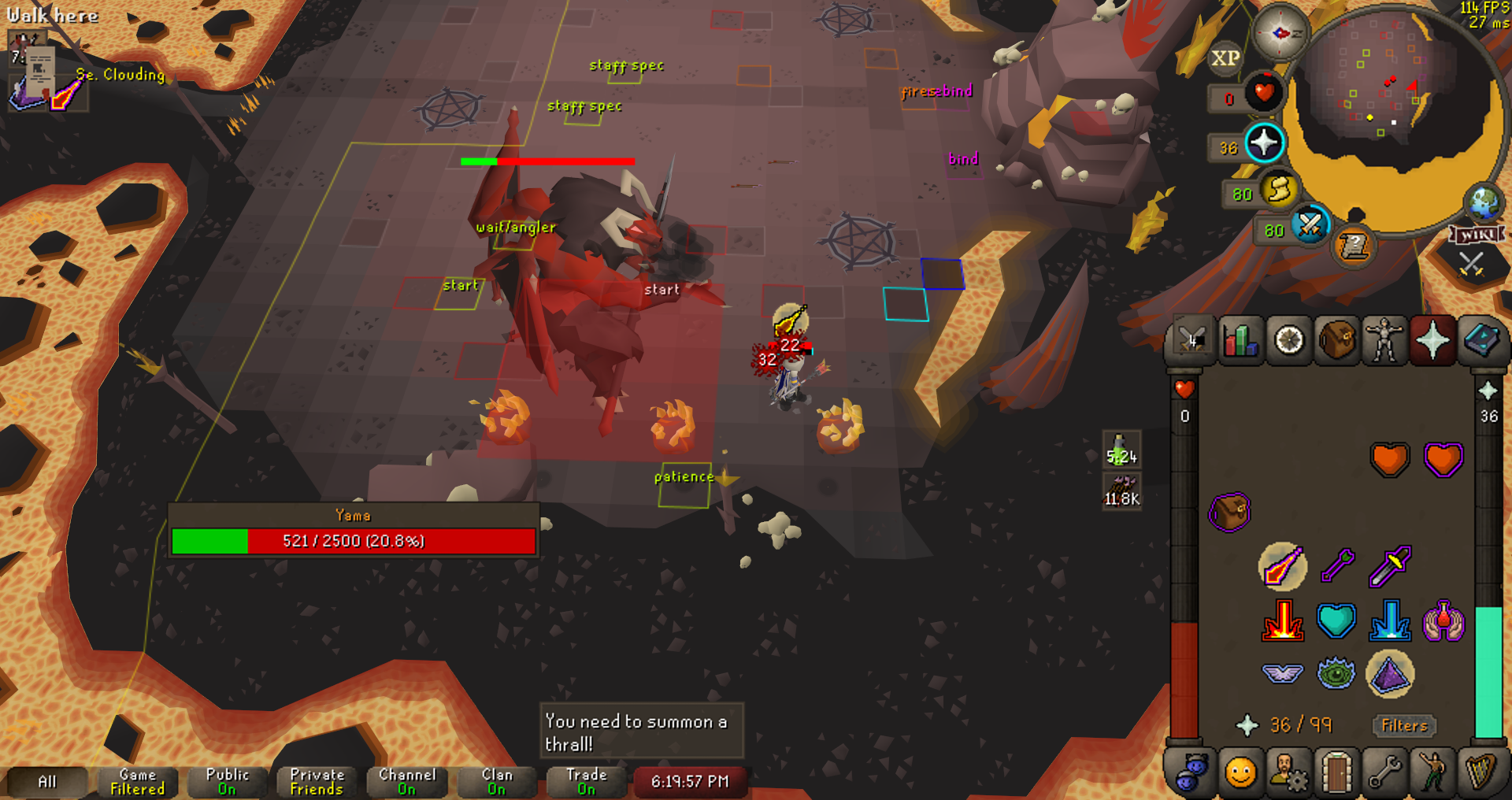Enable the Redemption cyan heart prayer

tap(1336, 620)
